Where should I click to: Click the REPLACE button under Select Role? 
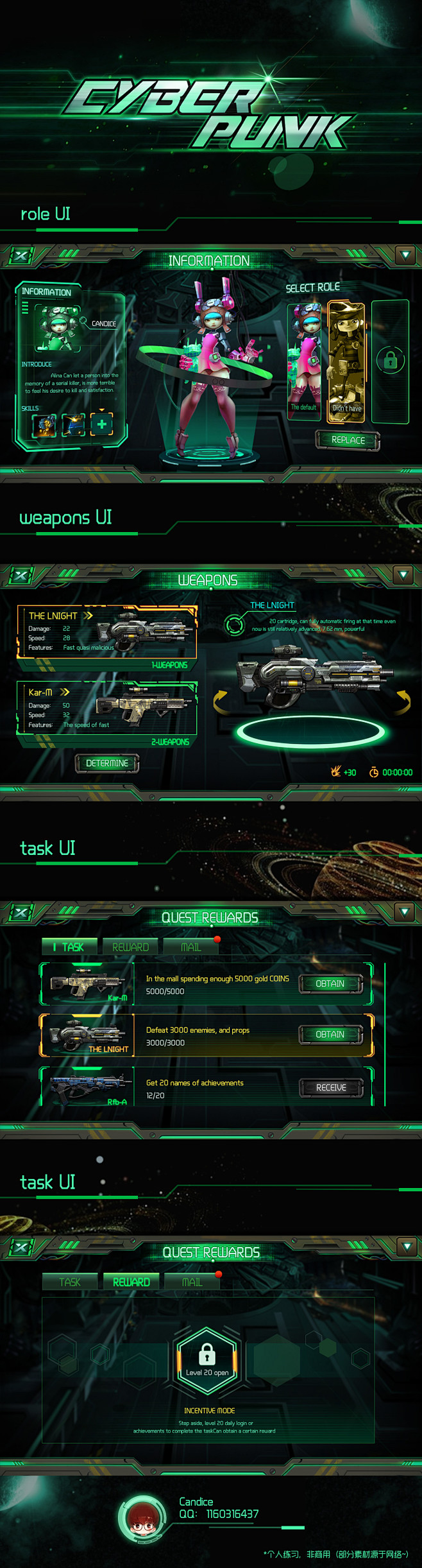tap(348, 440)
